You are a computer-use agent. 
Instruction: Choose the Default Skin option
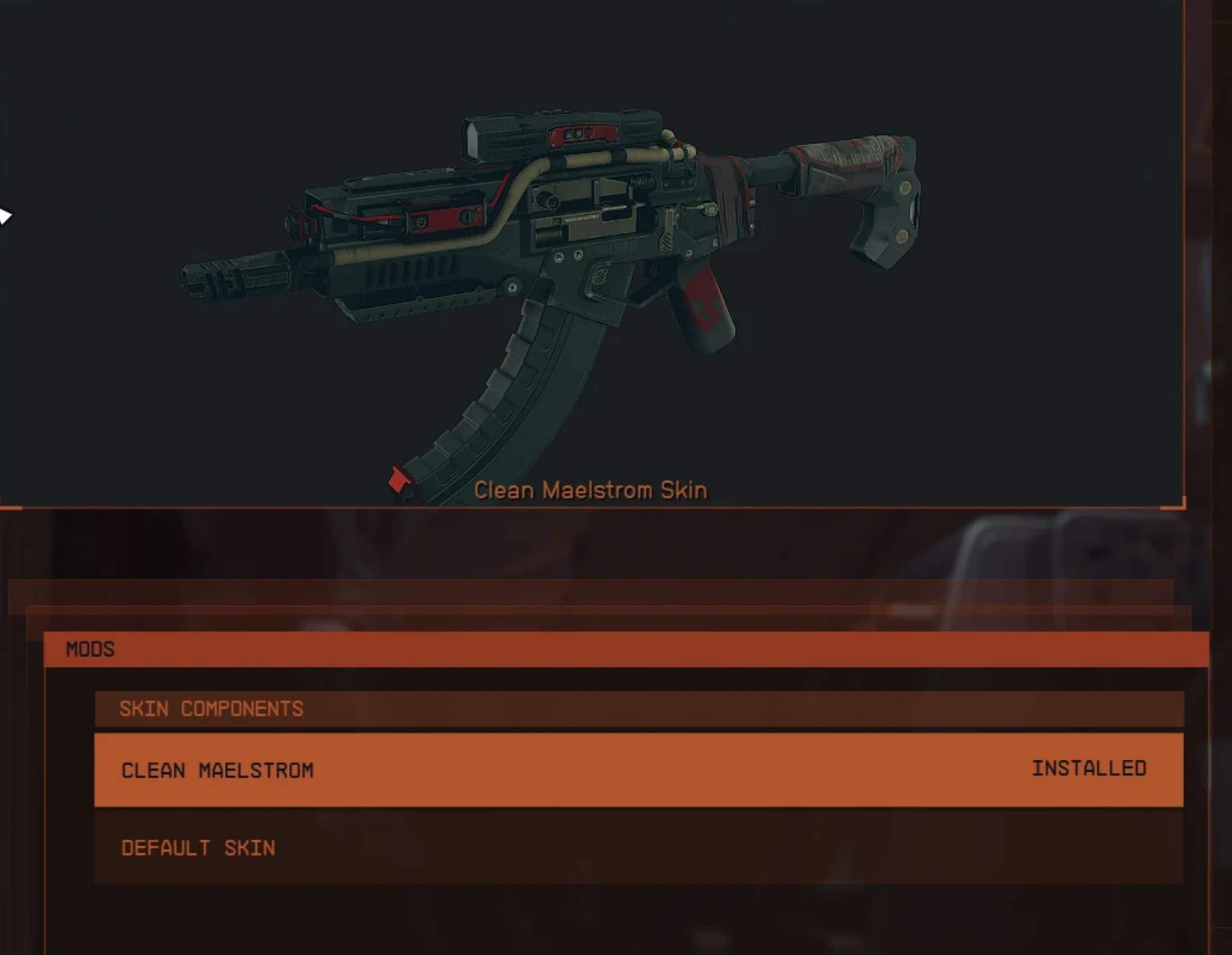tap(638, 847)
